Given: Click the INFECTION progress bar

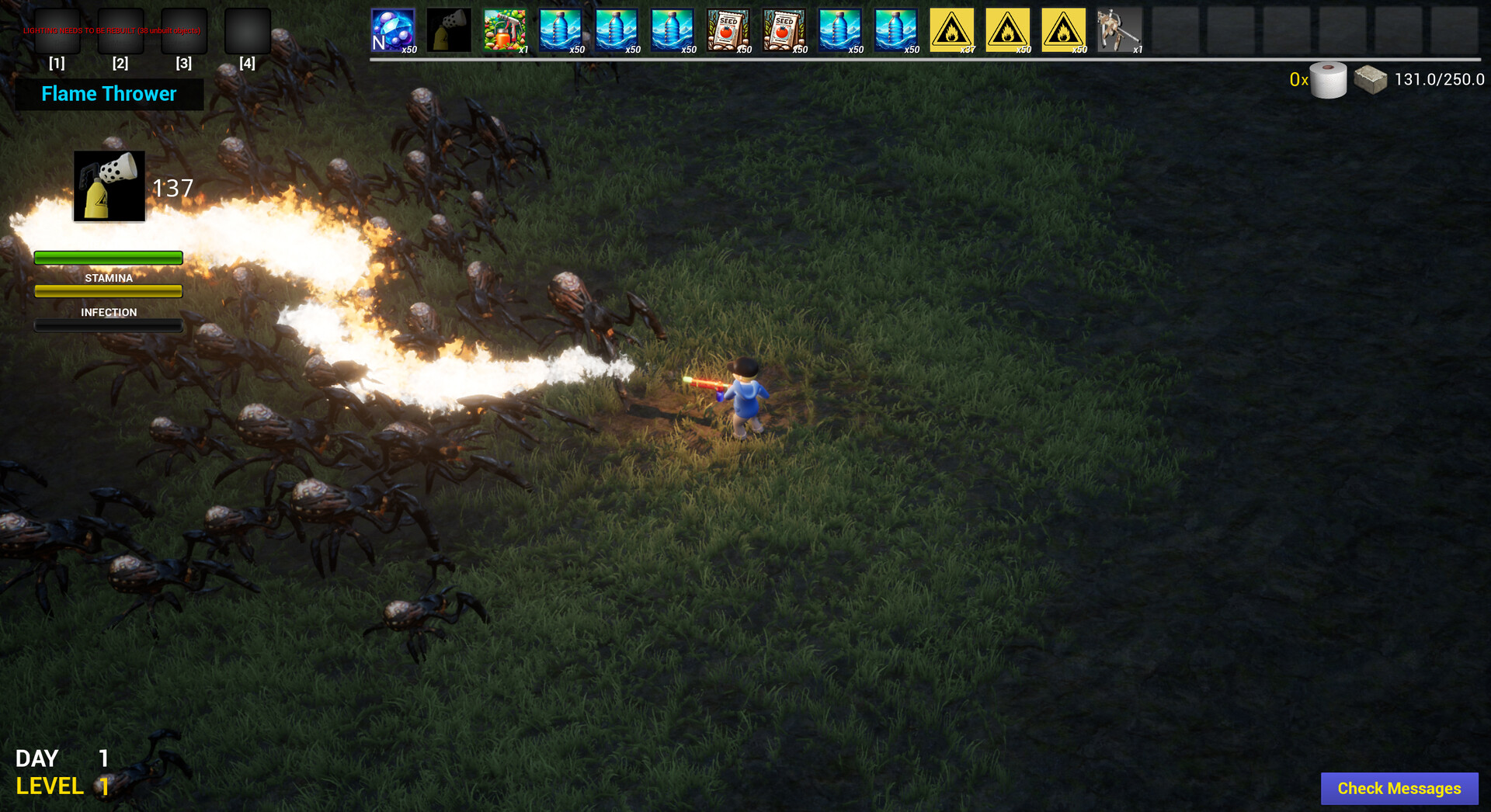Looking at the screenshot, I should tap(108, 324).
